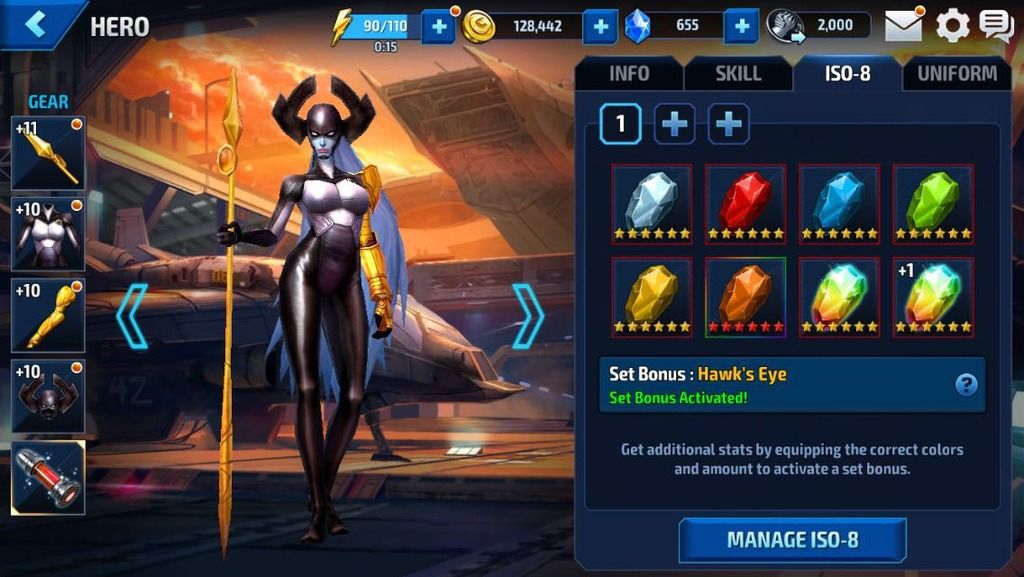Select the golden gauntlet gear slot
The image size is (1024, 577).
click(48, 315)
